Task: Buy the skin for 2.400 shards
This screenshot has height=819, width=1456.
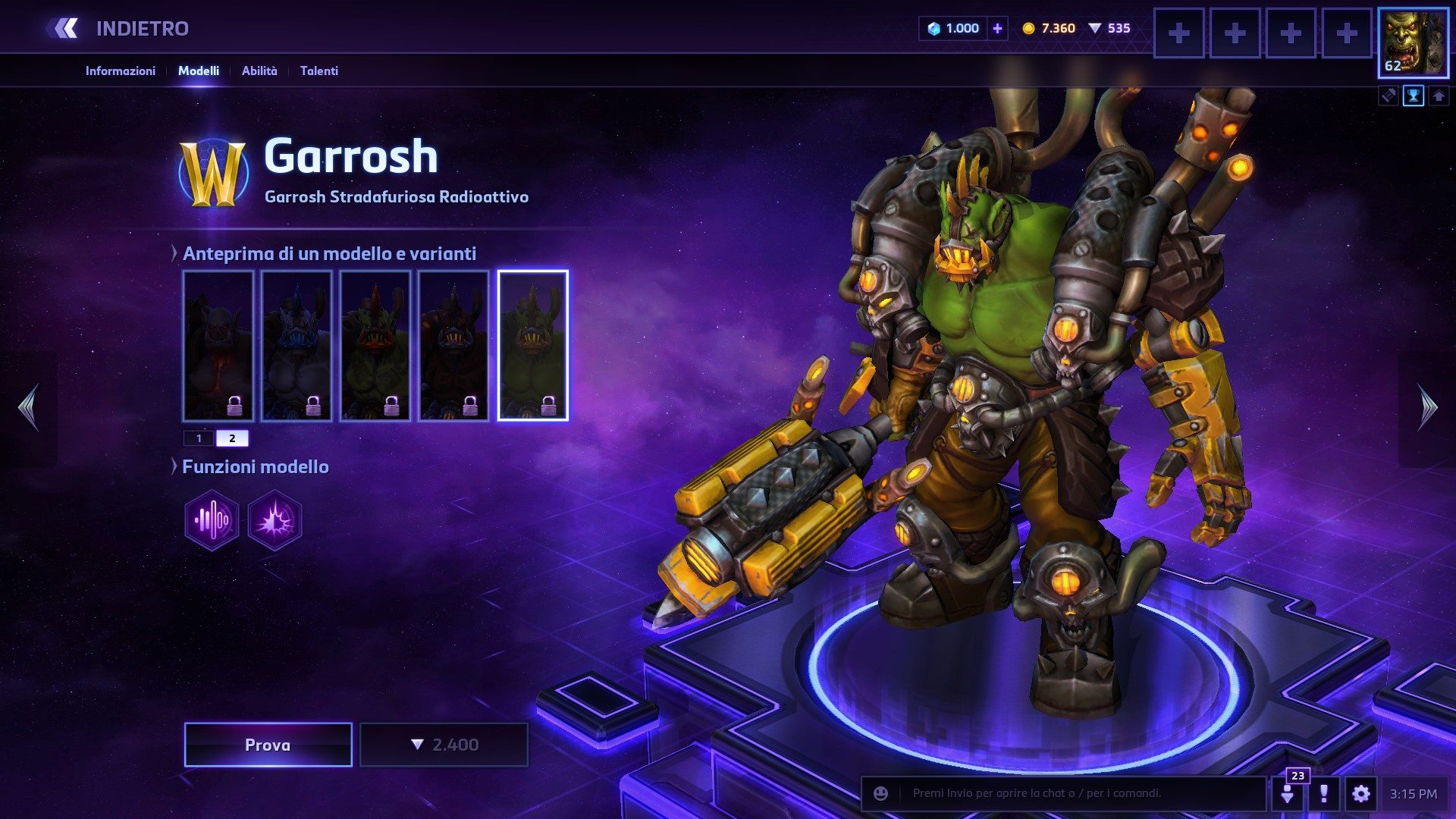Action: 444,745
